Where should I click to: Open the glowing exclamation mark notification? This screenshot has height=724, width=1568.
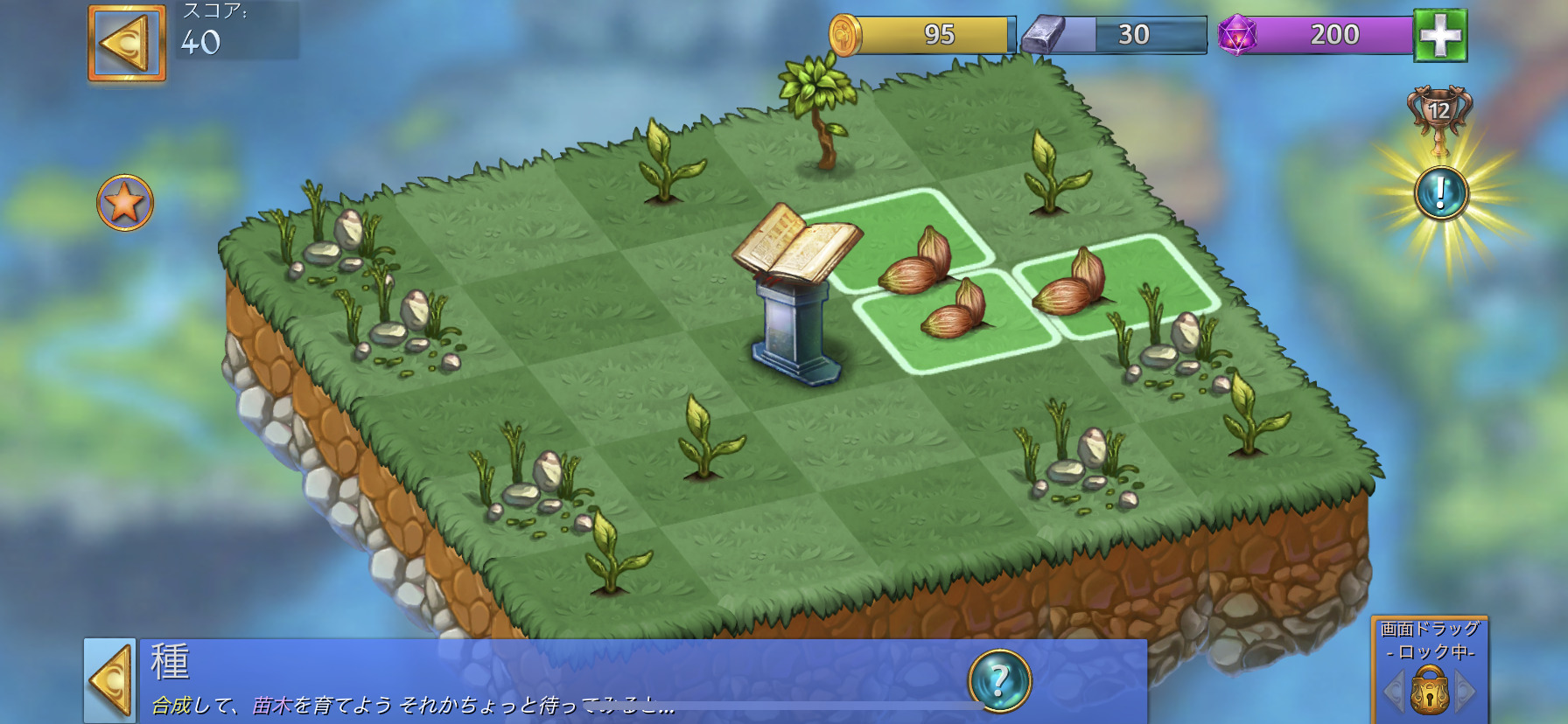(1440, 193)
